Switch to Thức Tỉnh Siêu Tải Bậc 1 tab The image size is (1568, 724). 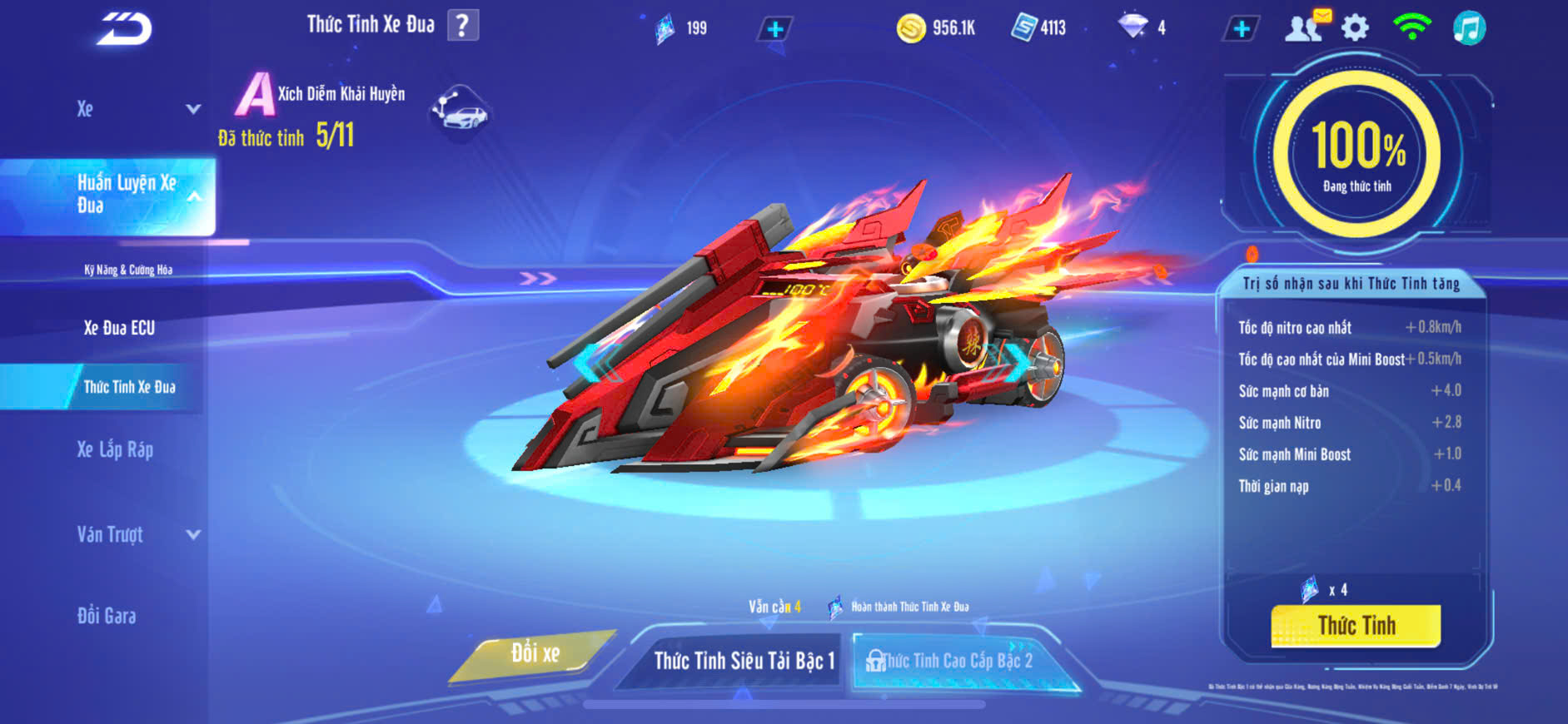coord(743,661)
